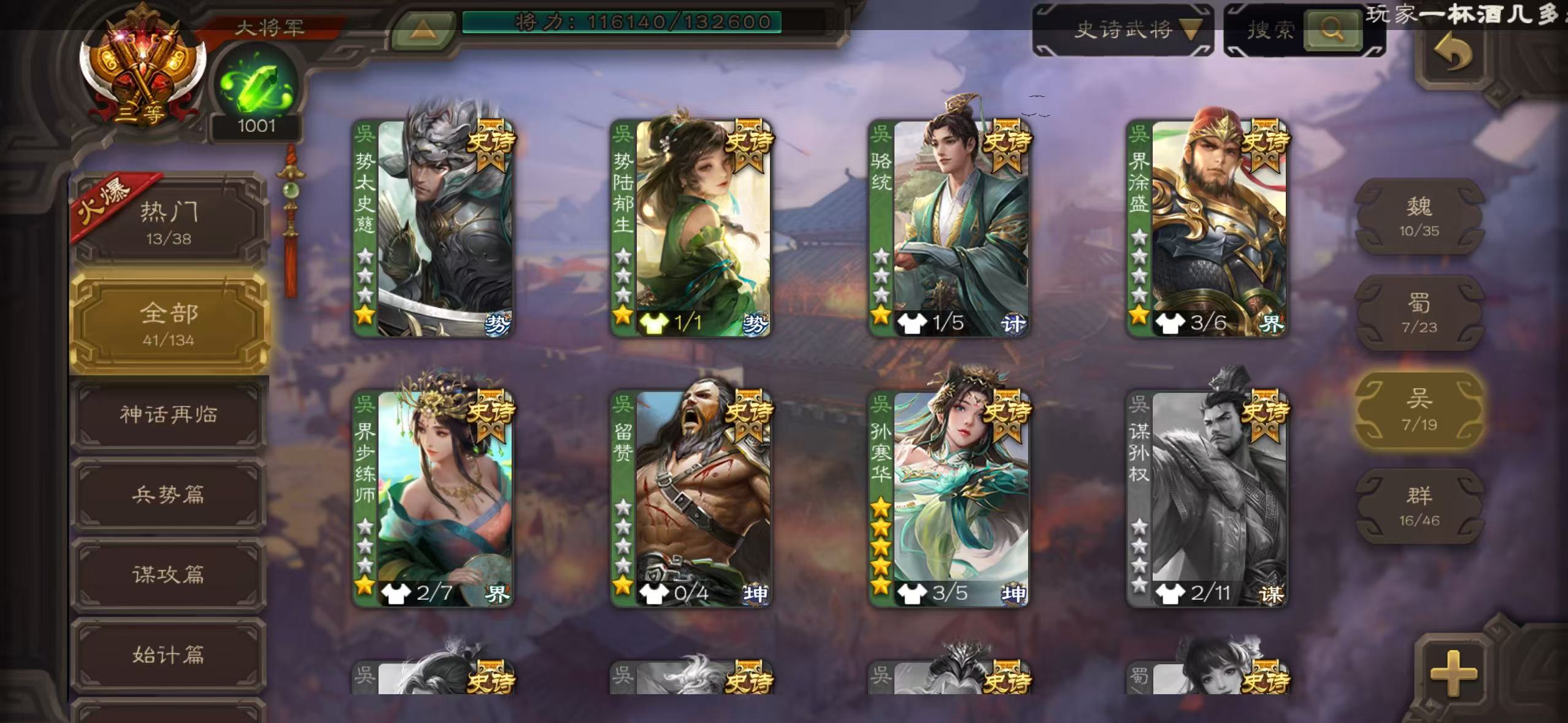Screen dimensions: 1568x723
Task: Choose the 界徐盛 general card
Action: pyautogui.click(x=1207, y=228)
